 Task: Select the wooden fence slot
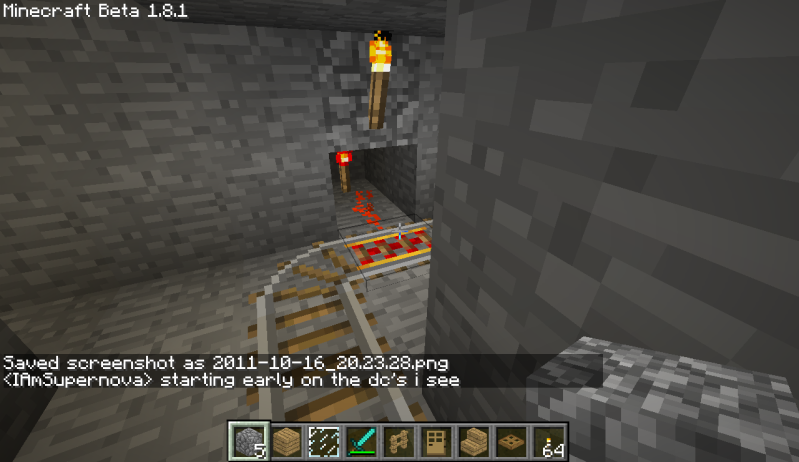coord(399,441)
